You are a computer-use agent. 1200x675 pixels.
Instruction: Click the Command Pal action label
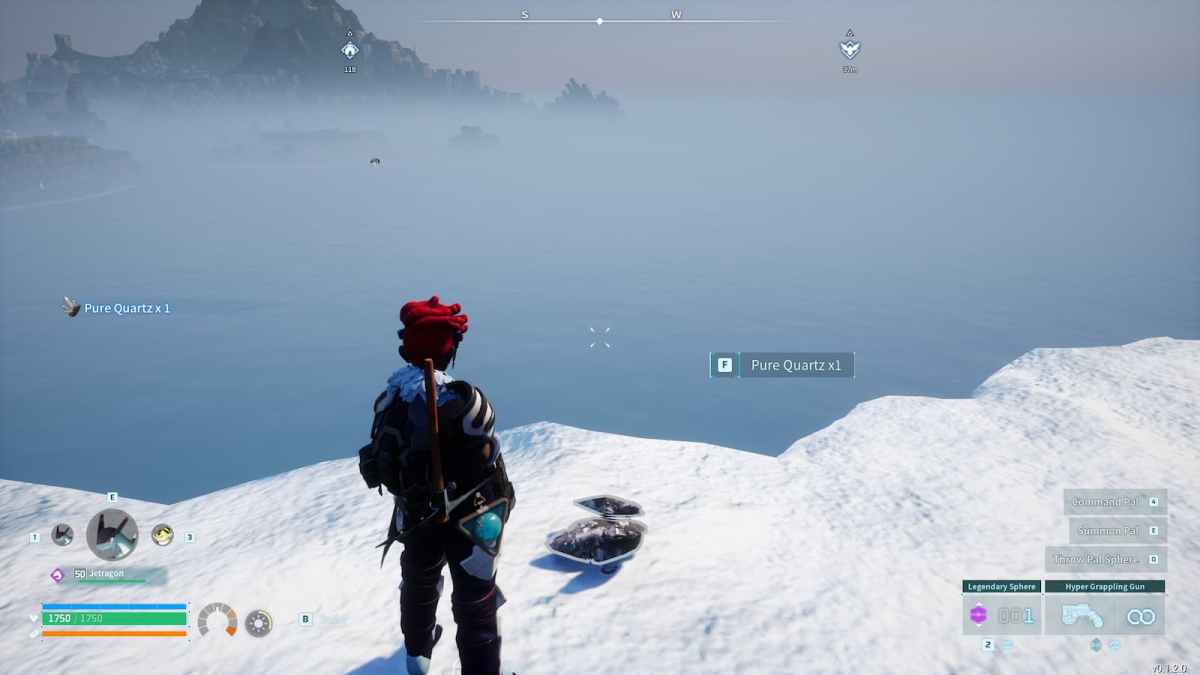coord(1107,502)
